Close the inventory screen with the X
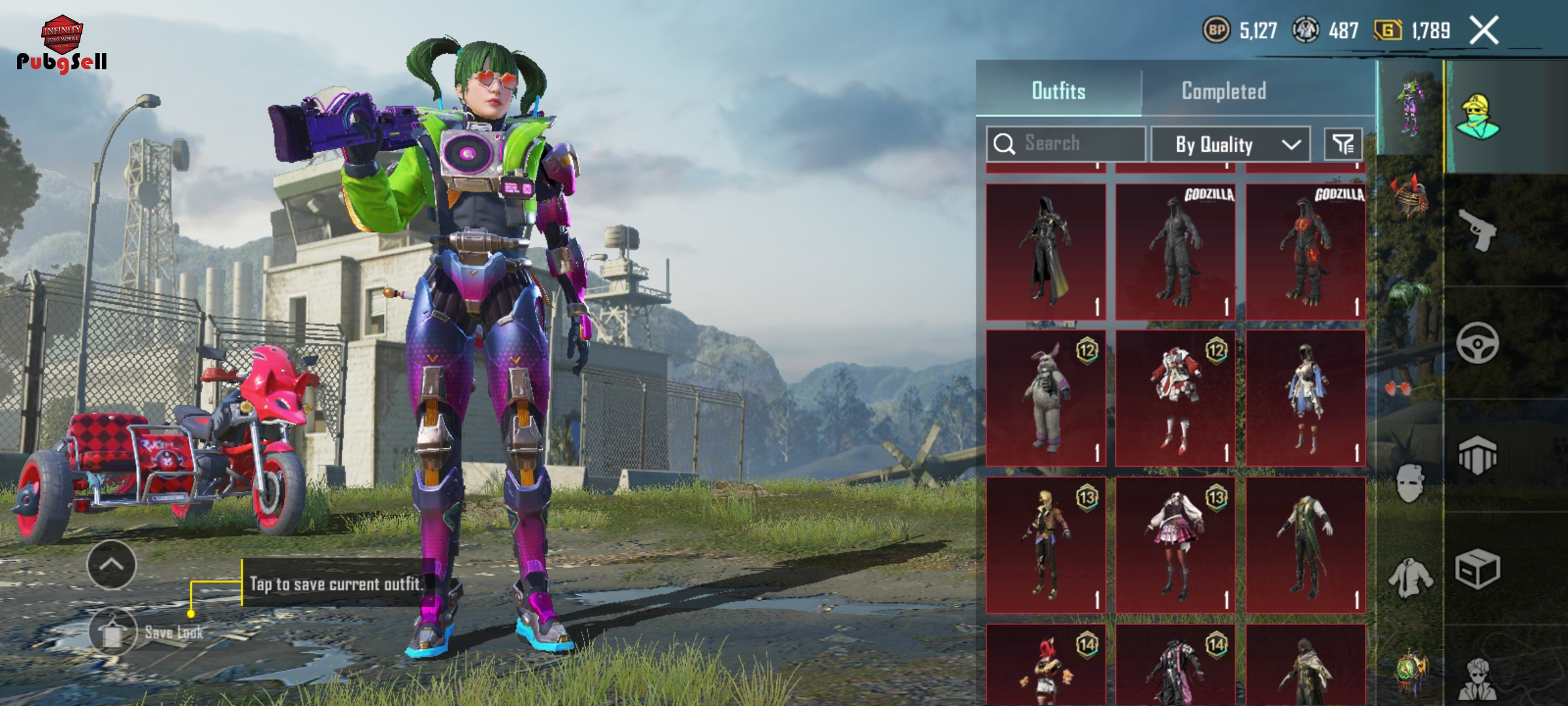The height and width of the screenshot is (706, 1568). pos(1484,31)
